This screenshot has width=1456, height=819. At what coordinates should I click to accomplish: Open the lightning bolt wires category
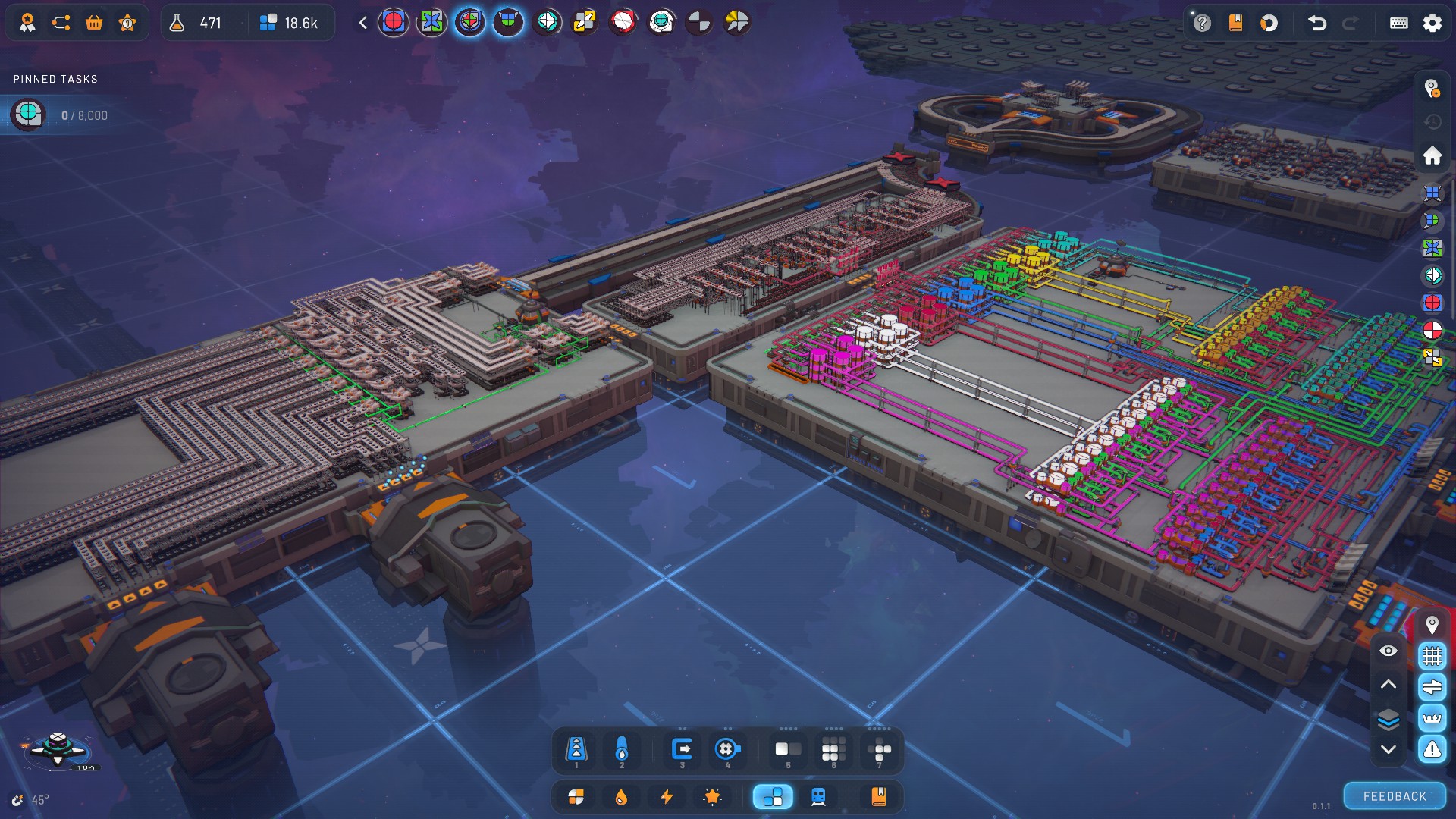point(667,796)
